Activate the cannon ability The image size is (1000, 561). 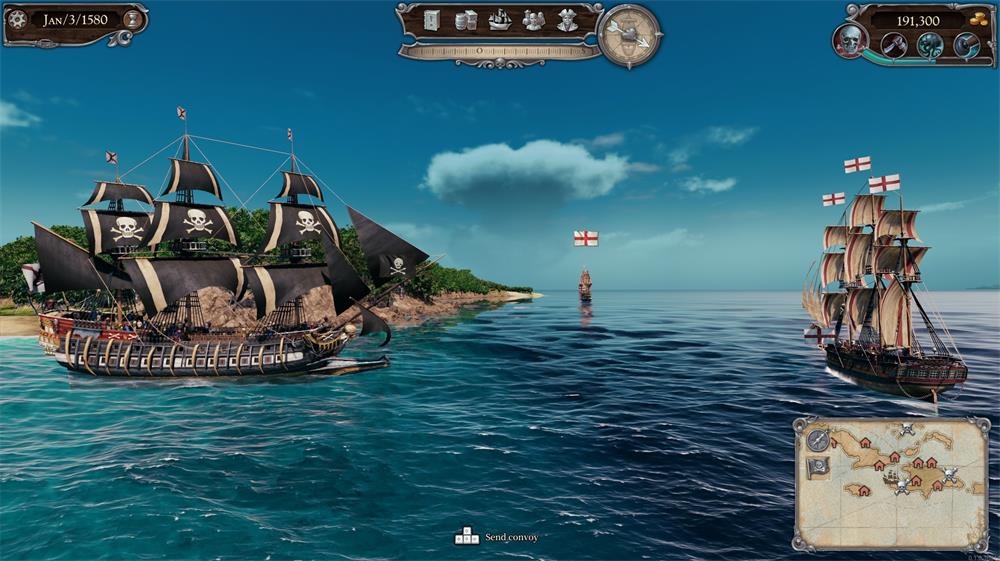tap(966, 44)
